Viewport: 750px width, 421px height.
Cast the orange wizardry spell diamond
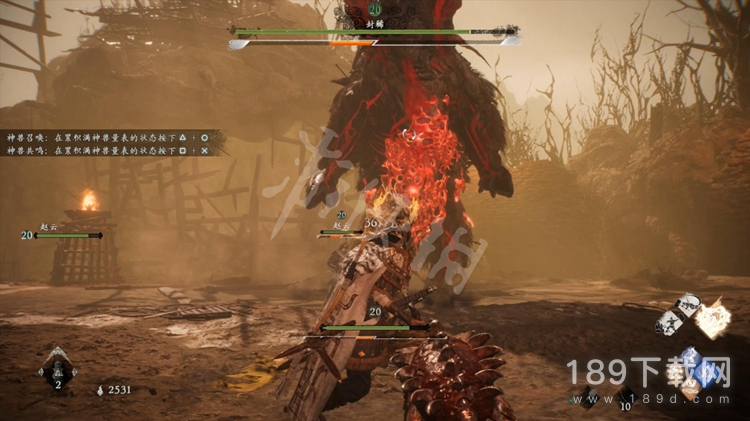[x=690, y=385]
